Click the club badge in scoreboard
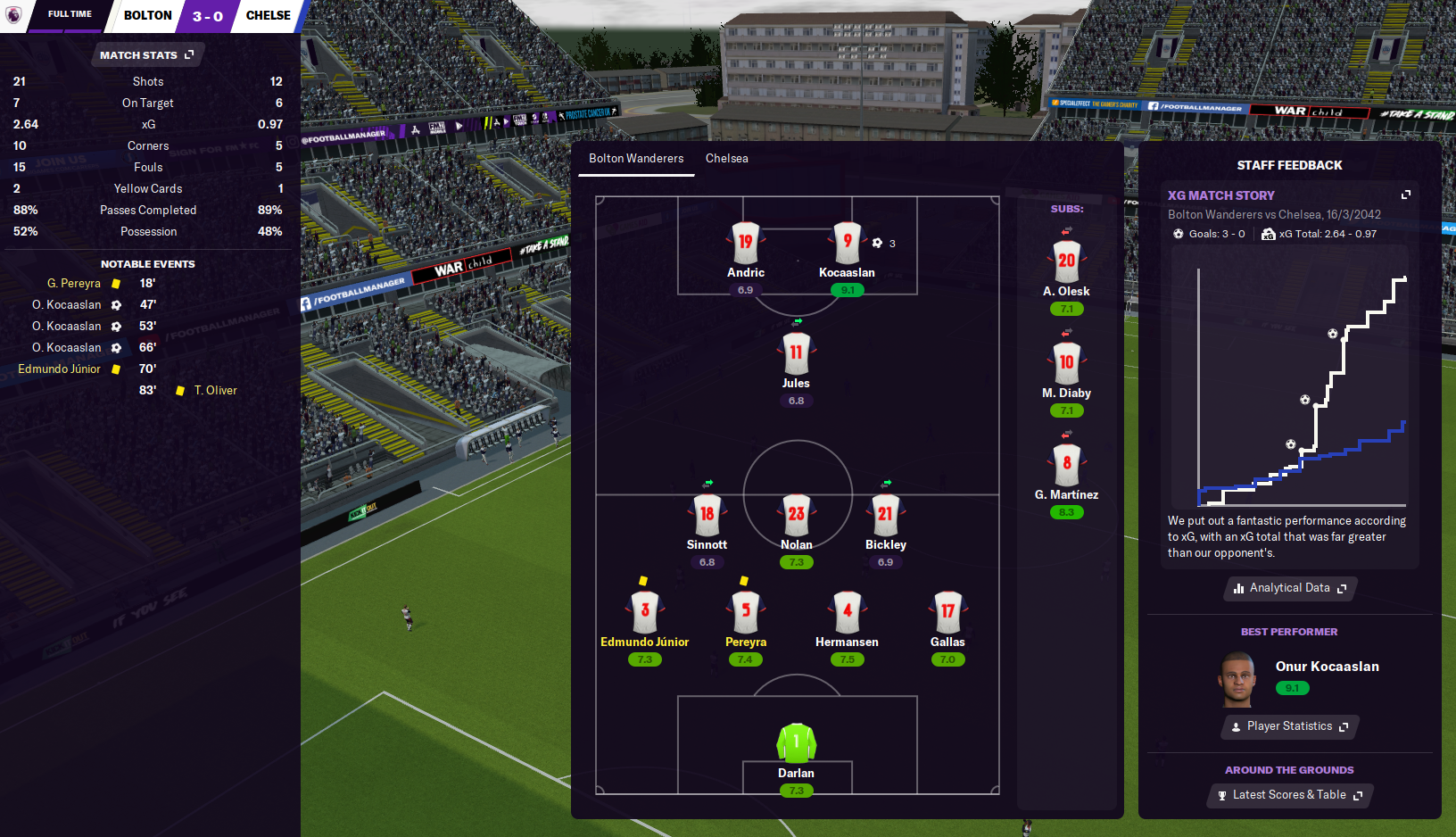 tap(14, 15)
